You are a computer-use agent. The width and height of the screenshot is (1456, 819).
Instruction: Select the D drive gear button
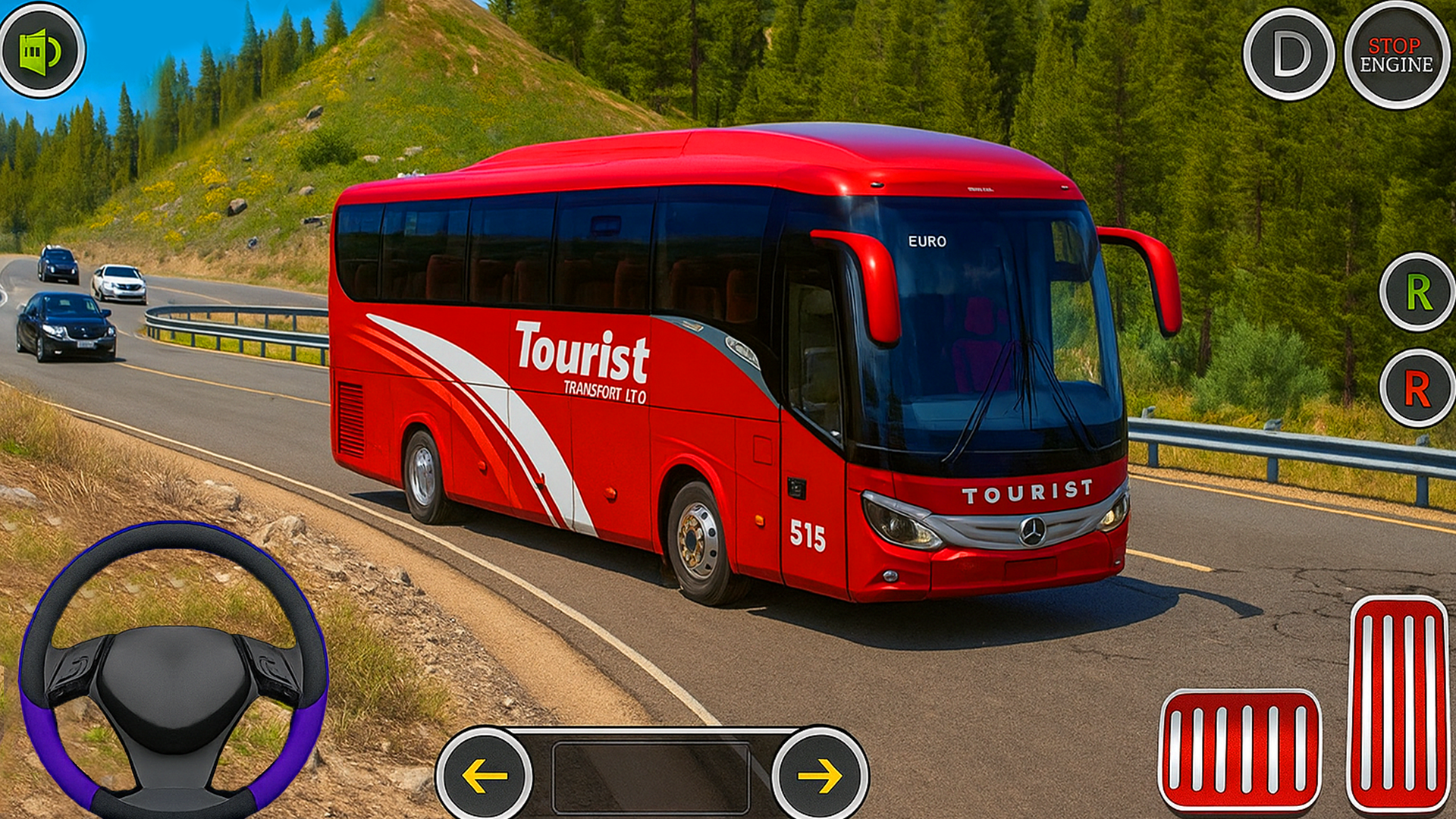(1288, 54)
